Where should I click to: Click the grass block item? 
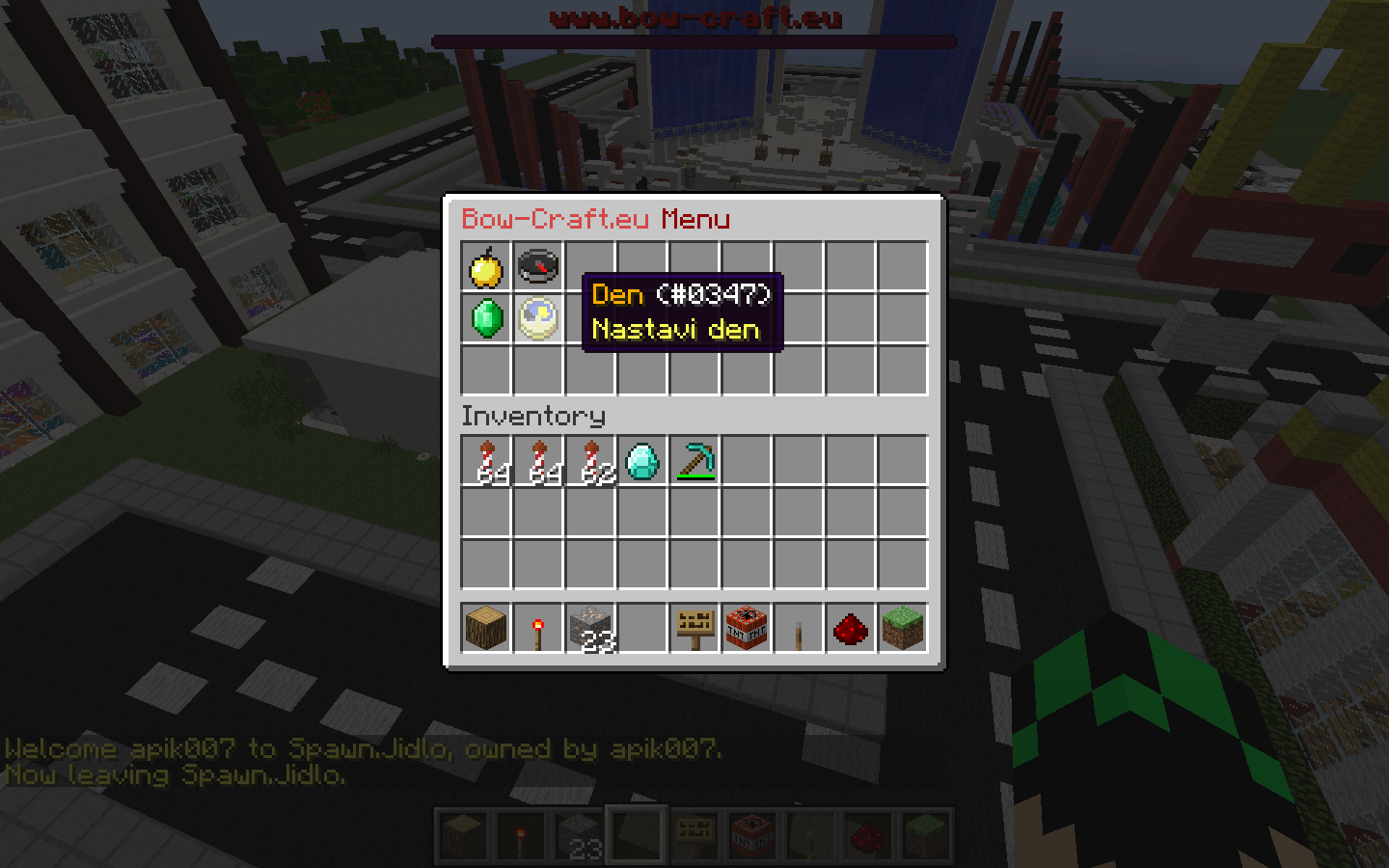click(902, 627)
